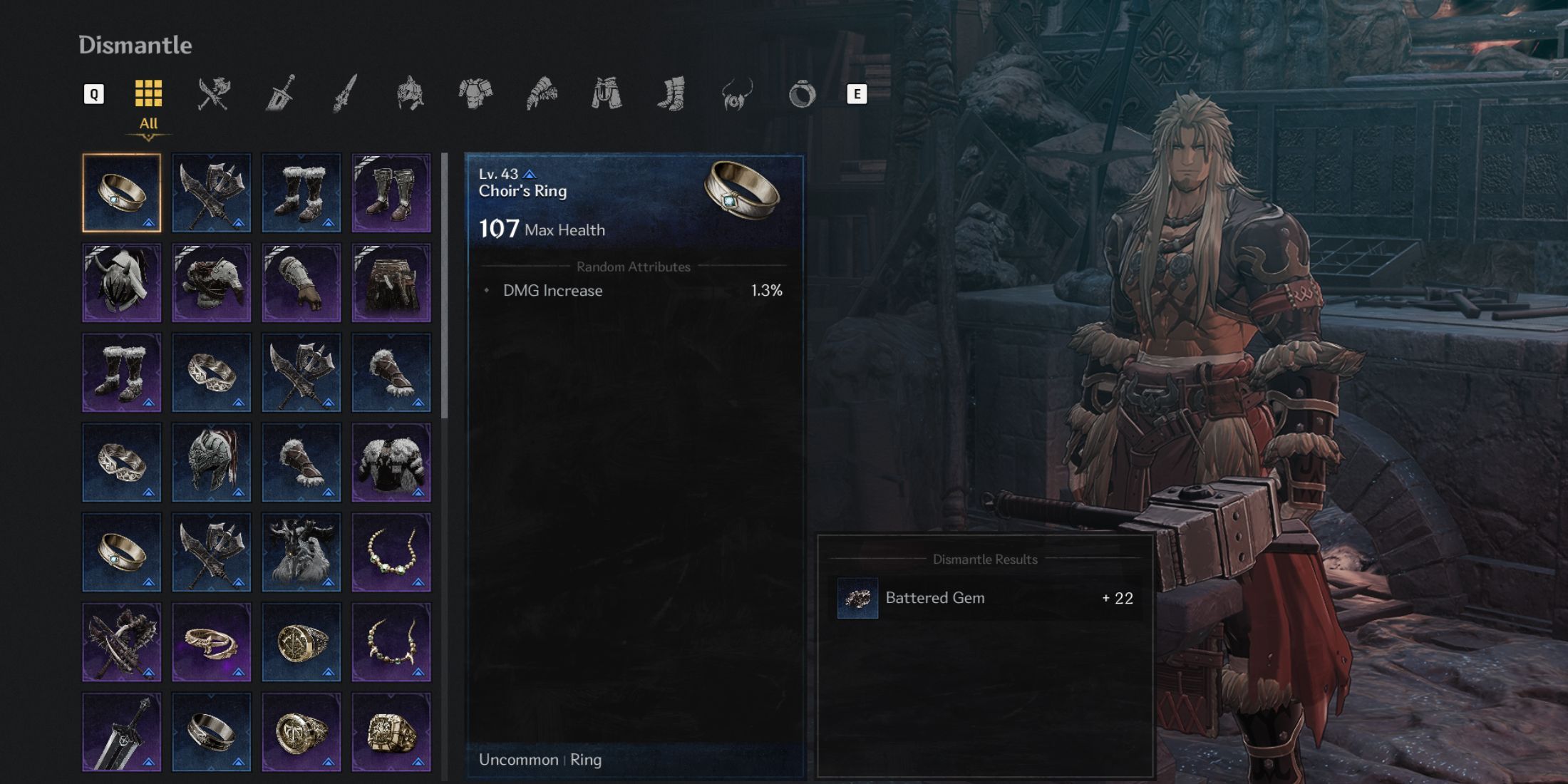Click the inventory grid scrollbar
The height and width of the screenshot is (784, 1568).
tap(445, 285)
